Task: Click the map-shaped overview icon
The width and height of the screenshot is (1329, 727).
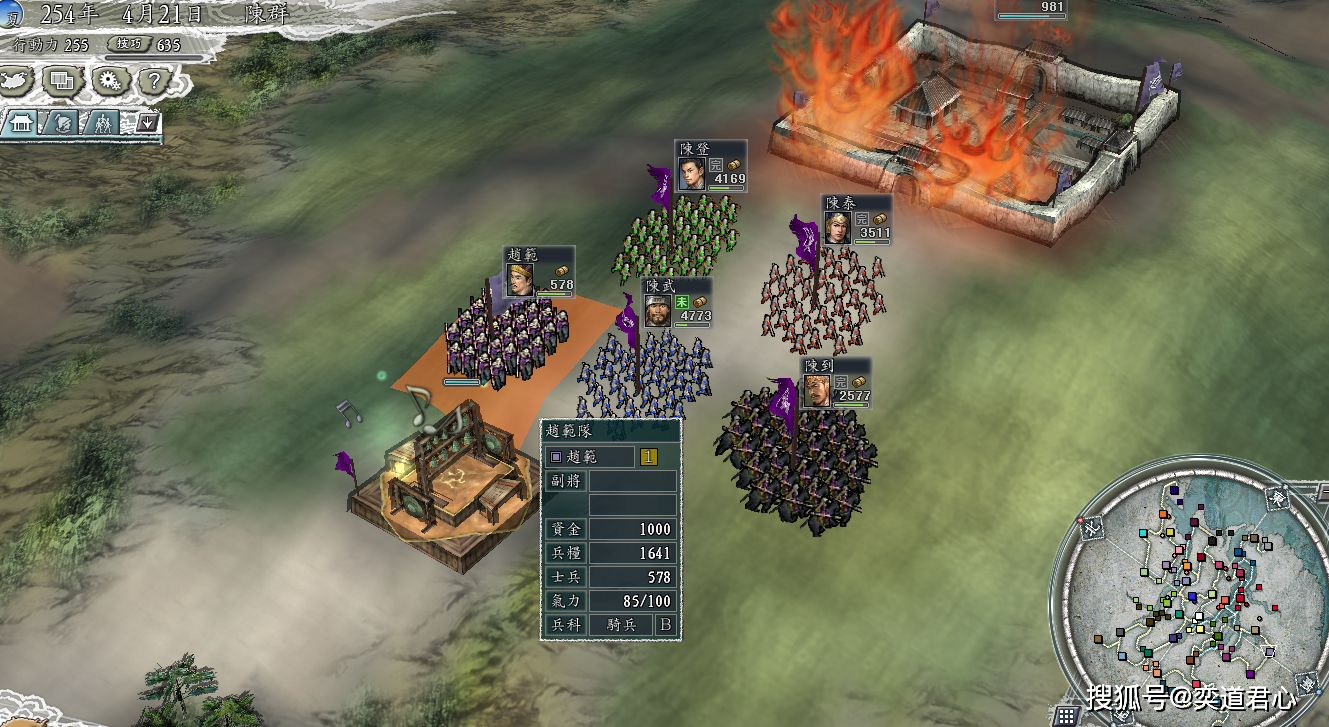Action: point(19,80)
